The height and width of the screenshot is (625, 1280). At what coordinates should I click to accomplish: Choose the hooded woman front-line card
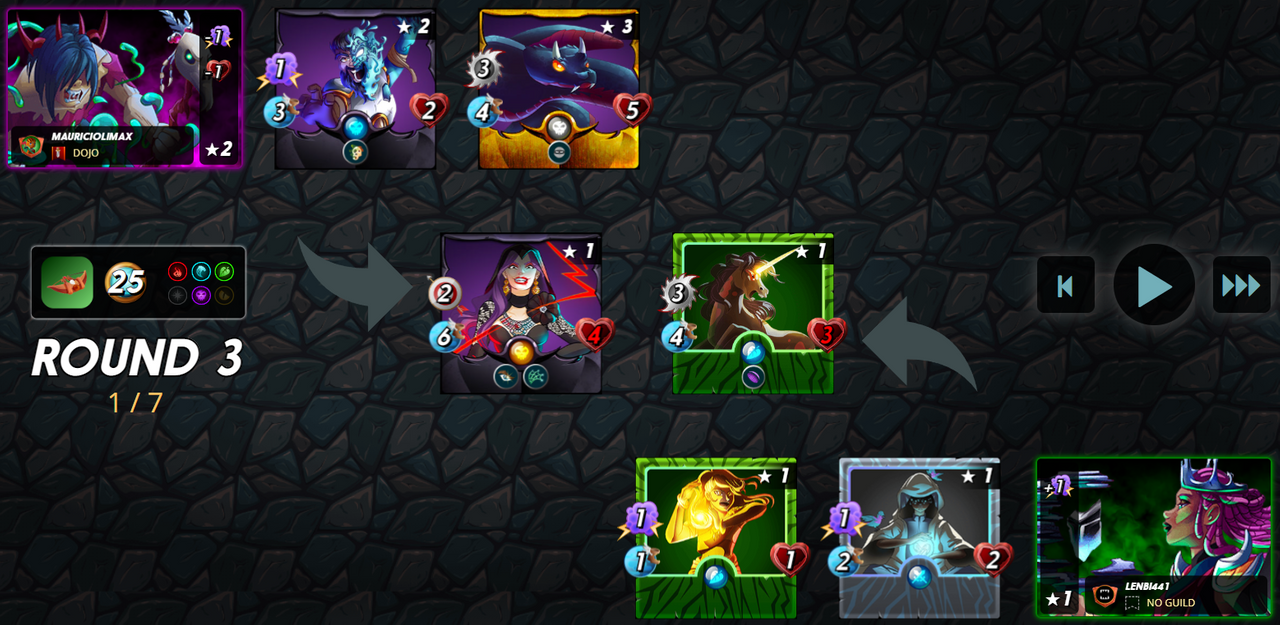(x=521, y=313)
